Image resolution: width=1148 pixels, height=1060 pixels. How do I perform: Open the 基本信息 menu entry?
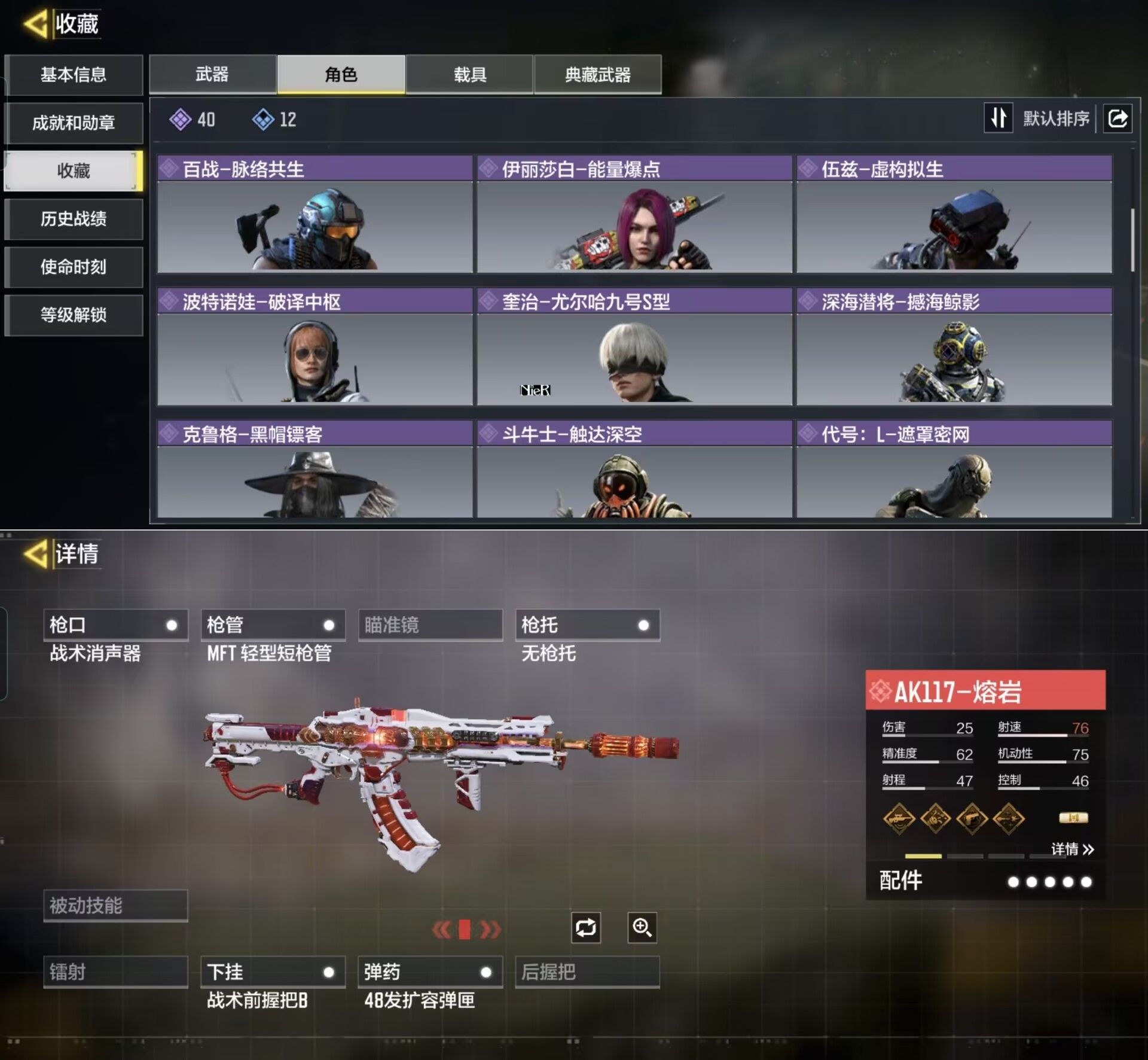click(x=74, y=75)
